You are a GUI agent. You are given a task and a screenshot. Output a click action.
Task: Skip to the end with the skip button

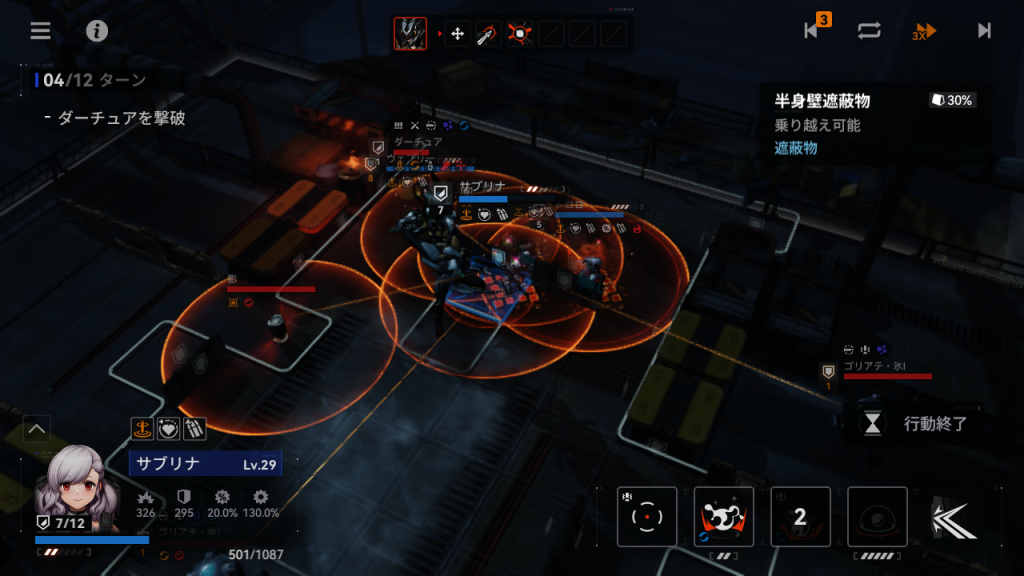click(984, 30)
